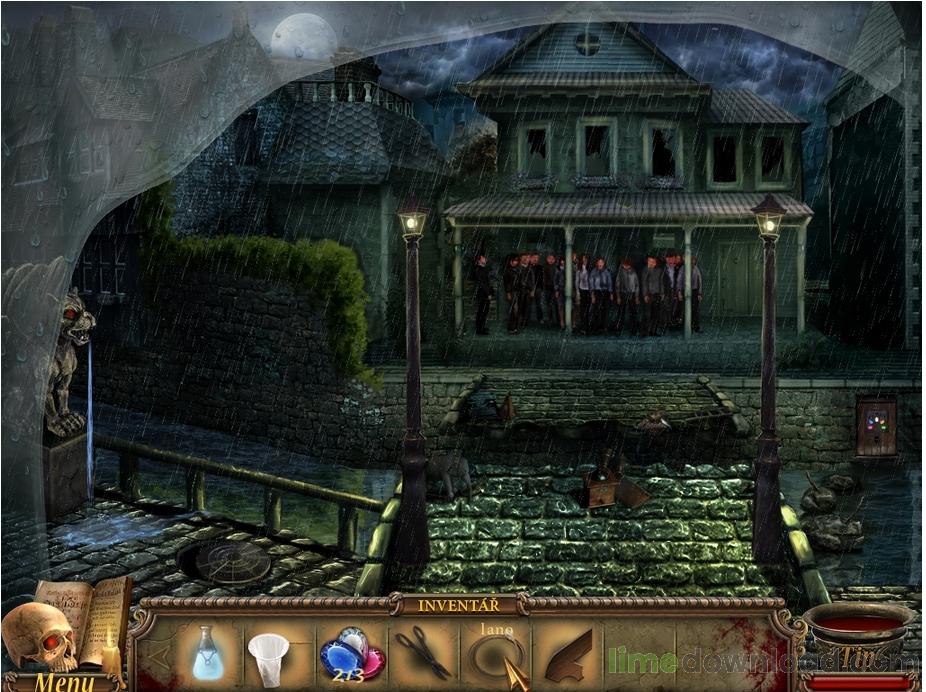Choose the scissors from the inventory
The image size is (926, 692).
tap(421, 651)
